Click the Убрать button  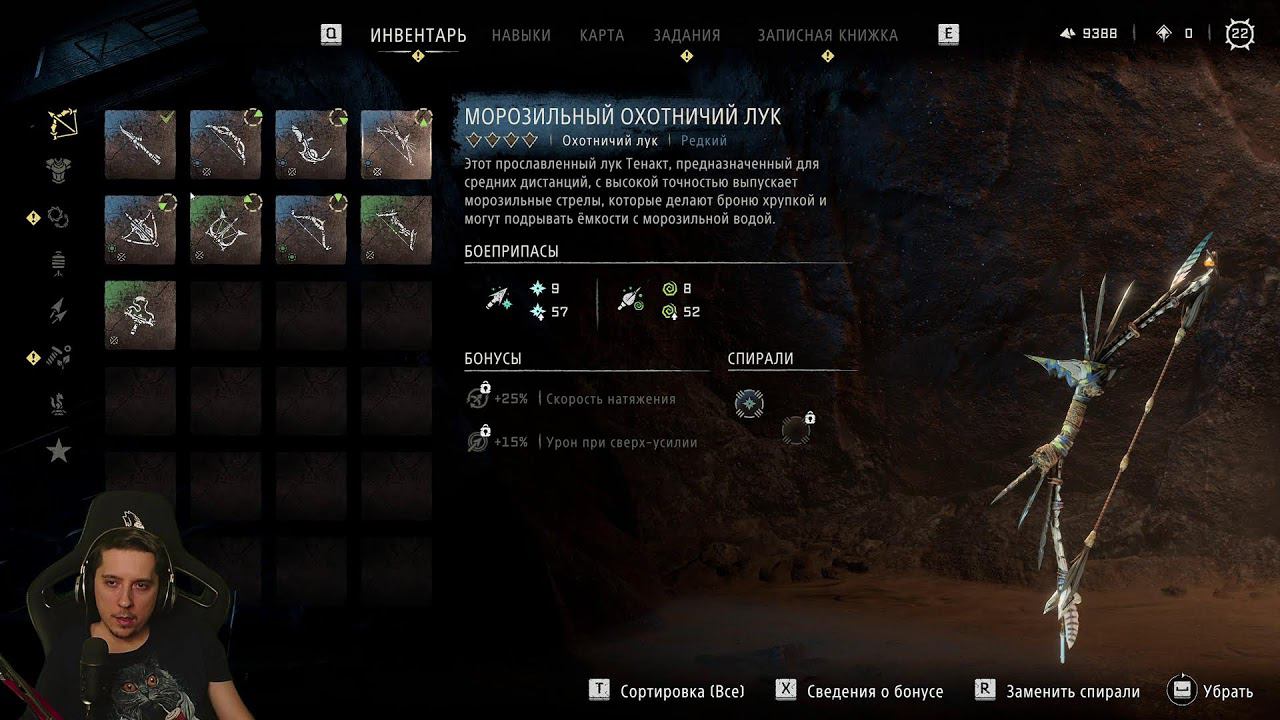click(1212, 691)
